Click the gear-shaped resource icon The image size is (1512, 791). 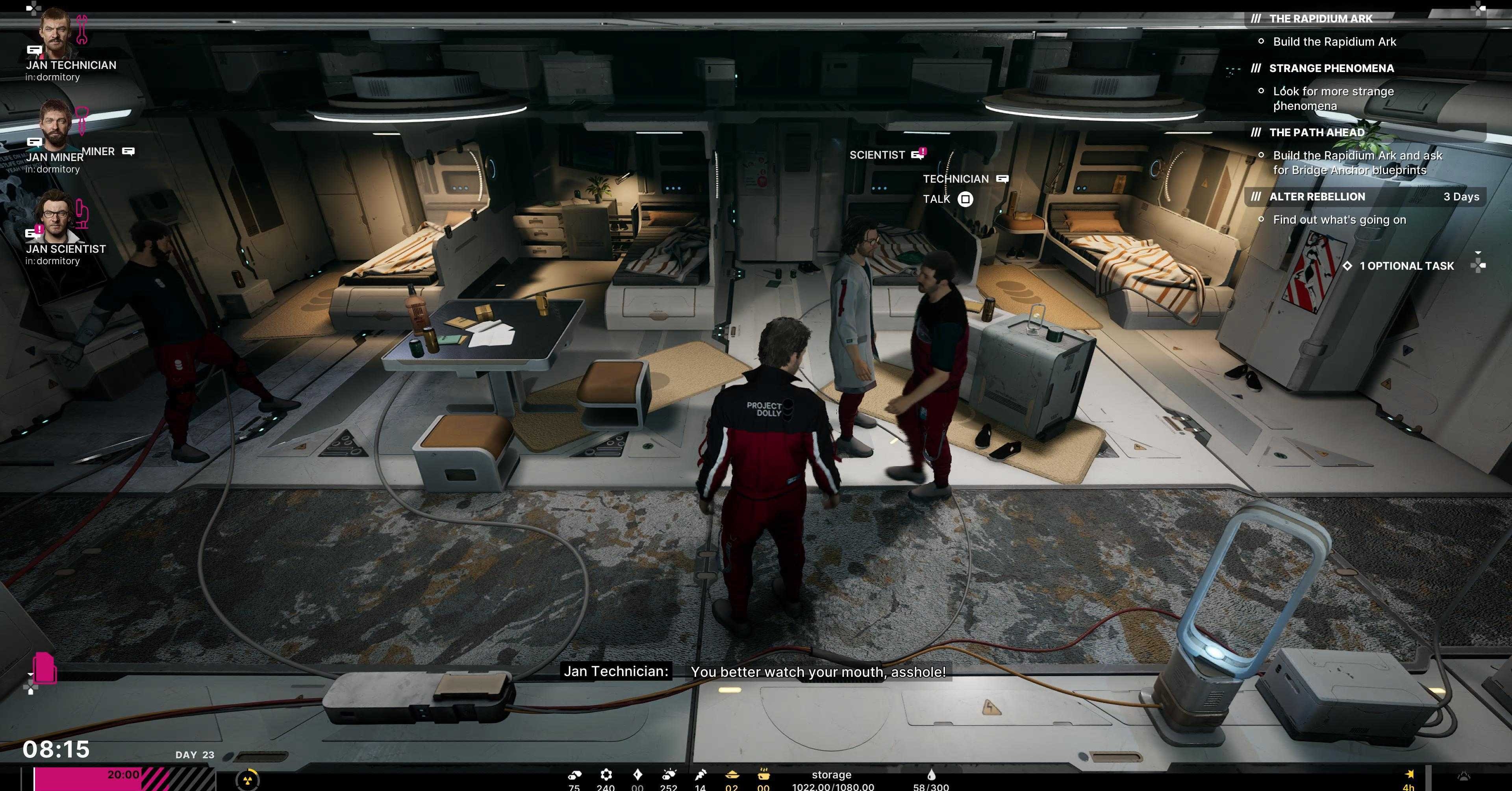point(606,774)
